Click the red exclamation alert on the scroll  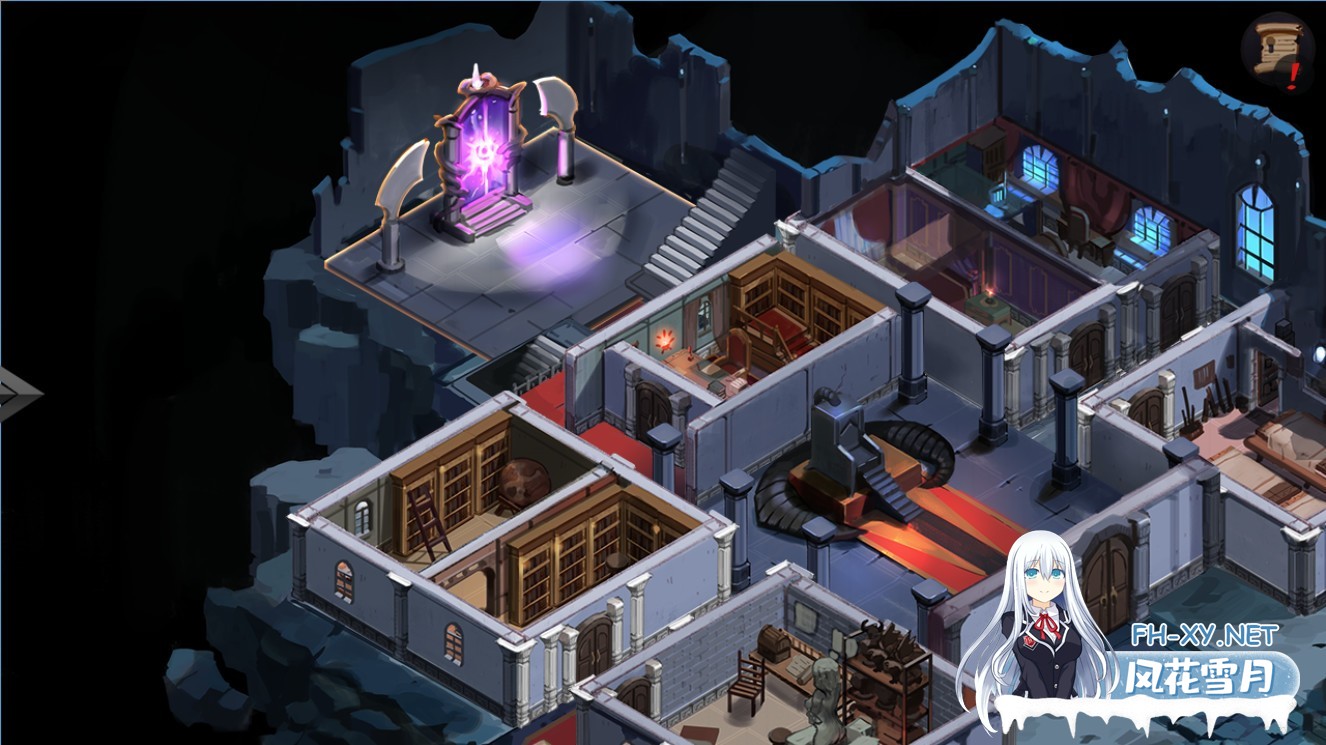(1293, 72)
